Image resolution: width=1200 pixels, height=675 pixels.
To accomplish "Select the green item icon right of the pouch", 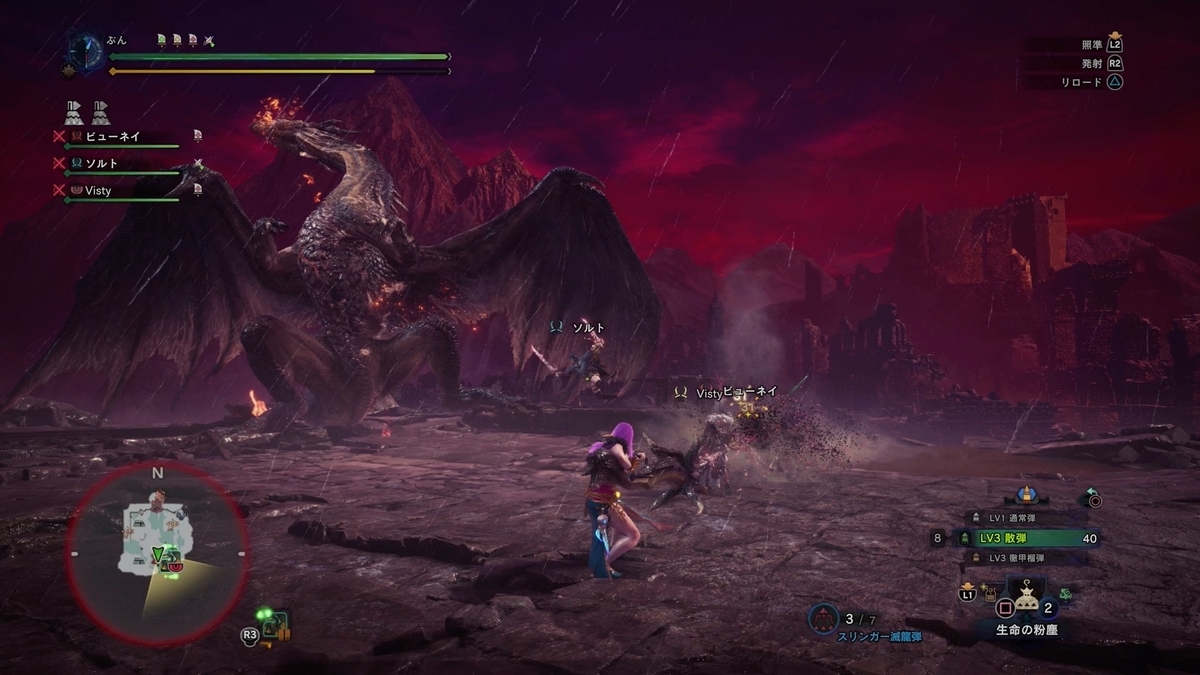I will [1066, 592].
